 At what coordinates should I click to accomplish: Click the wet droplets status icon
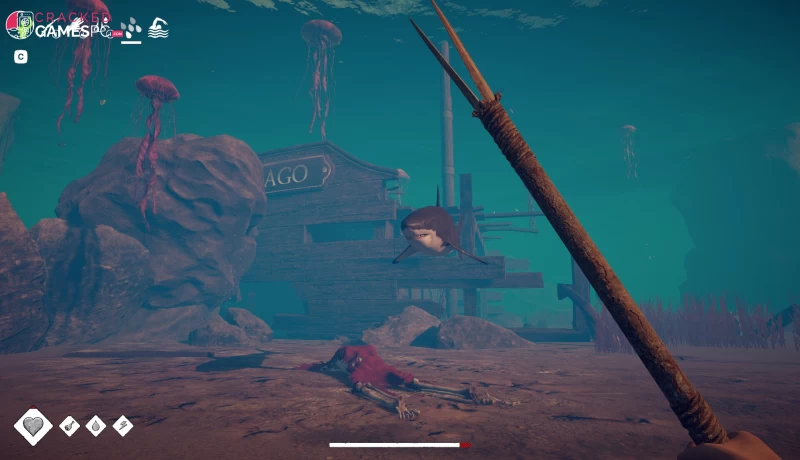[130, 28]
